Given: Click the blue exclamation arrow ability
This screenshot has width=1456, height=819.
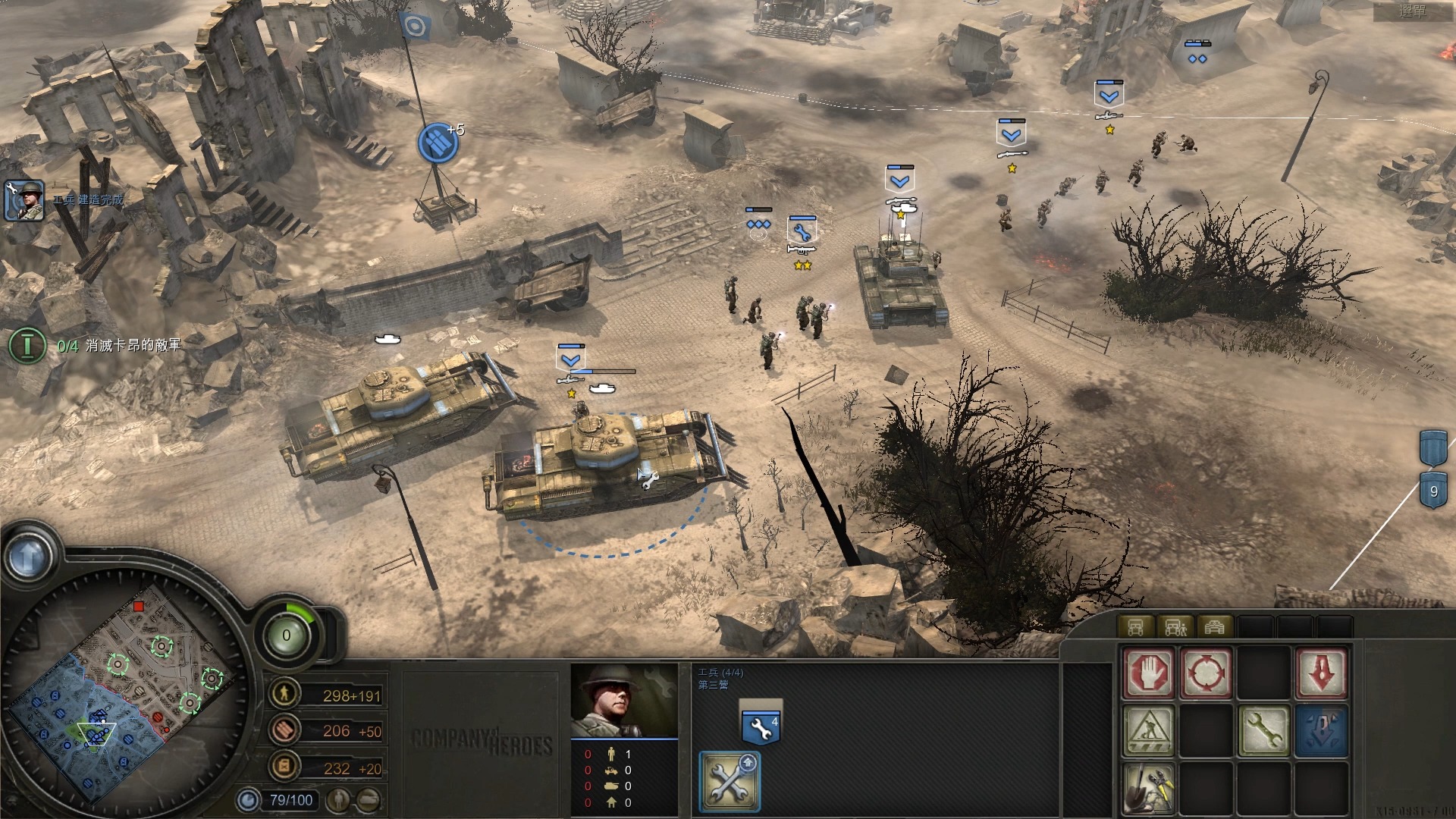Looking at the screenshot, I should (x=1321, y=731).
